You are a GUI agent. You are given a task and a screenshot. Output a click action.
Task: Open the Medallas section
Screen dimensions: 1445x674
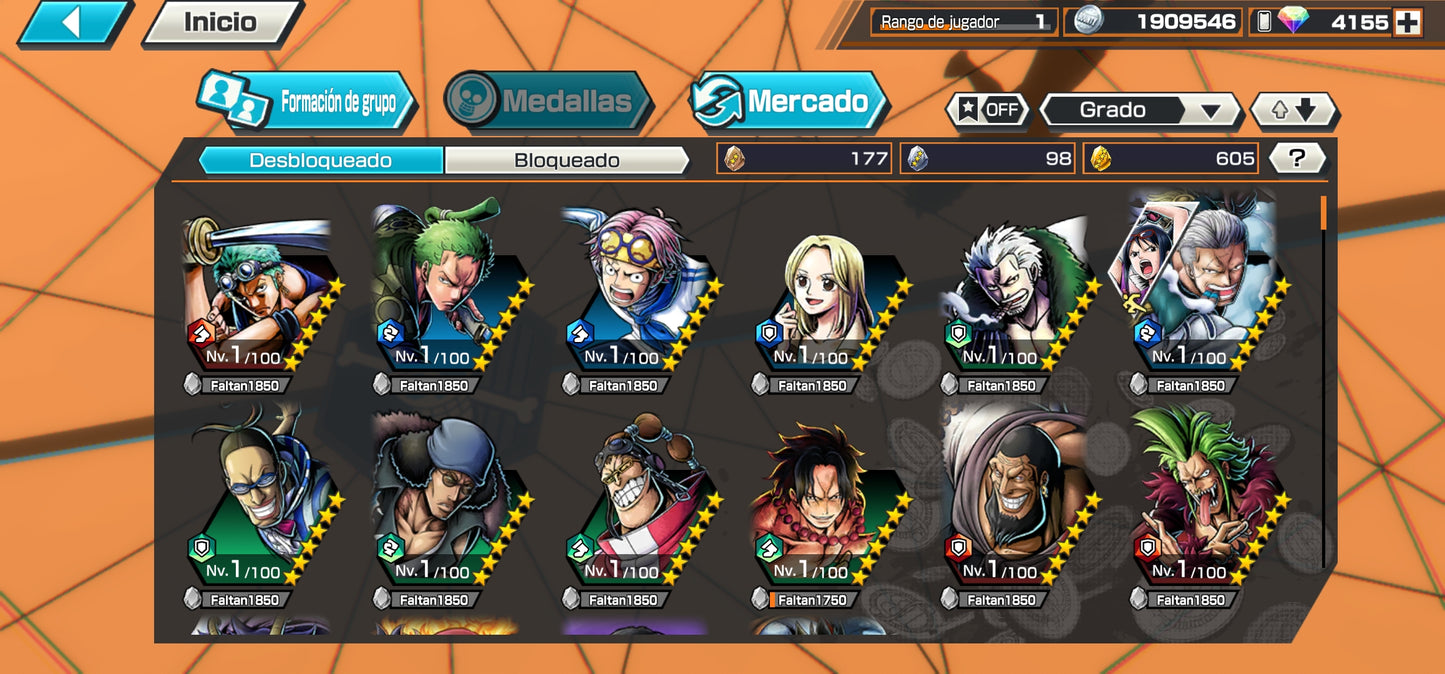click(548, 101)
